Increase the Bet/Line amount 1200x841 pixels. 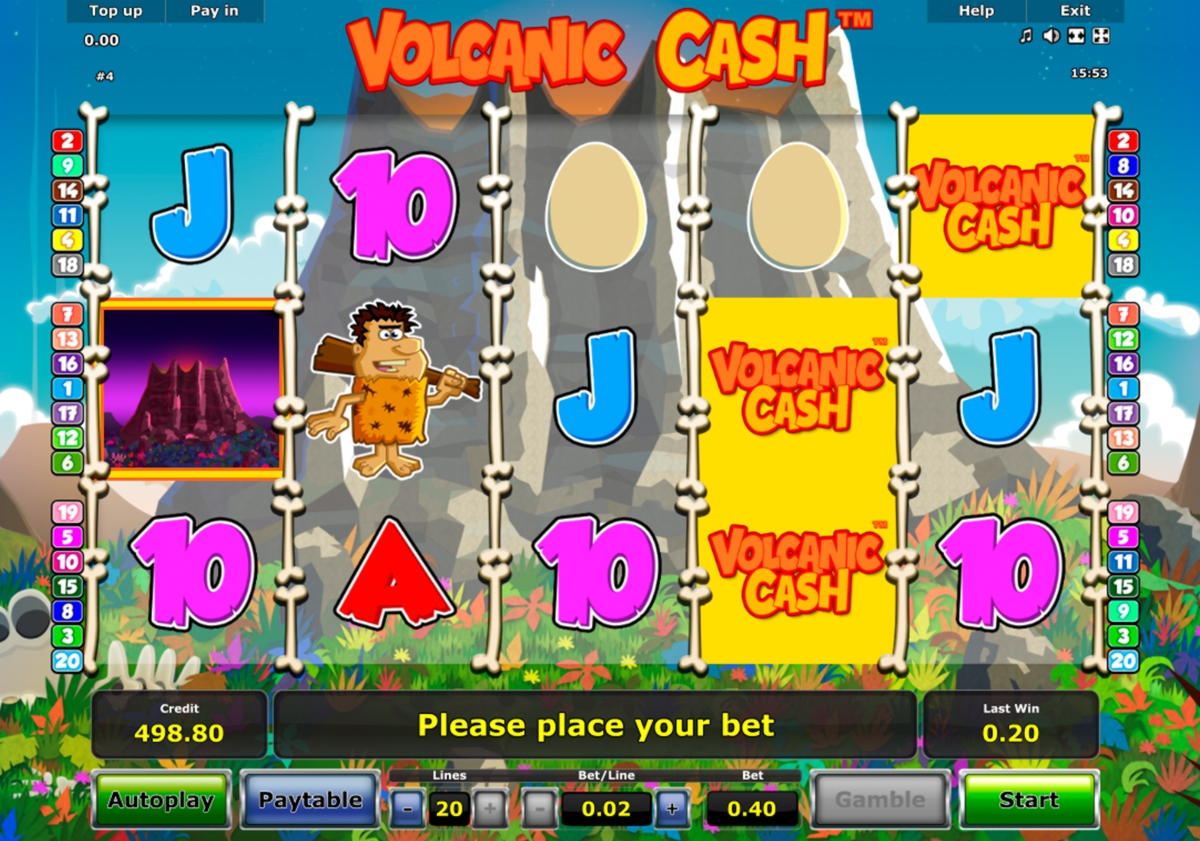tap(672, 808)
